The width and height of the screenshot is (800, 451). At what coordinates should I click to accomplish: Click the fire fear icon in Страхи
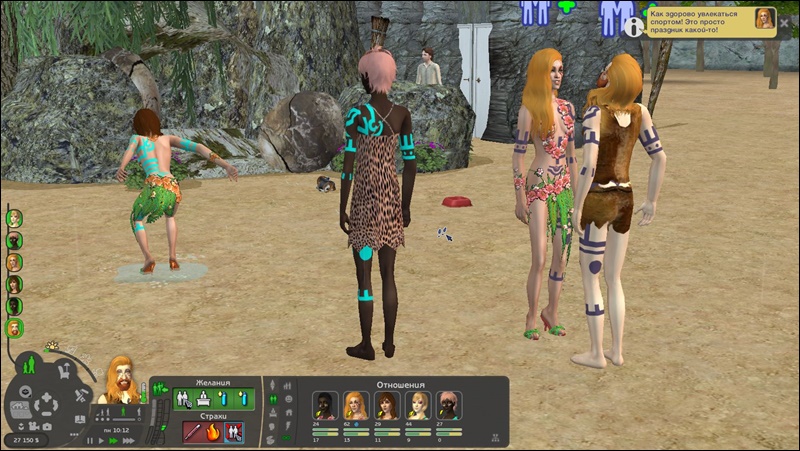pyautogui.click(x=213, y=432)
